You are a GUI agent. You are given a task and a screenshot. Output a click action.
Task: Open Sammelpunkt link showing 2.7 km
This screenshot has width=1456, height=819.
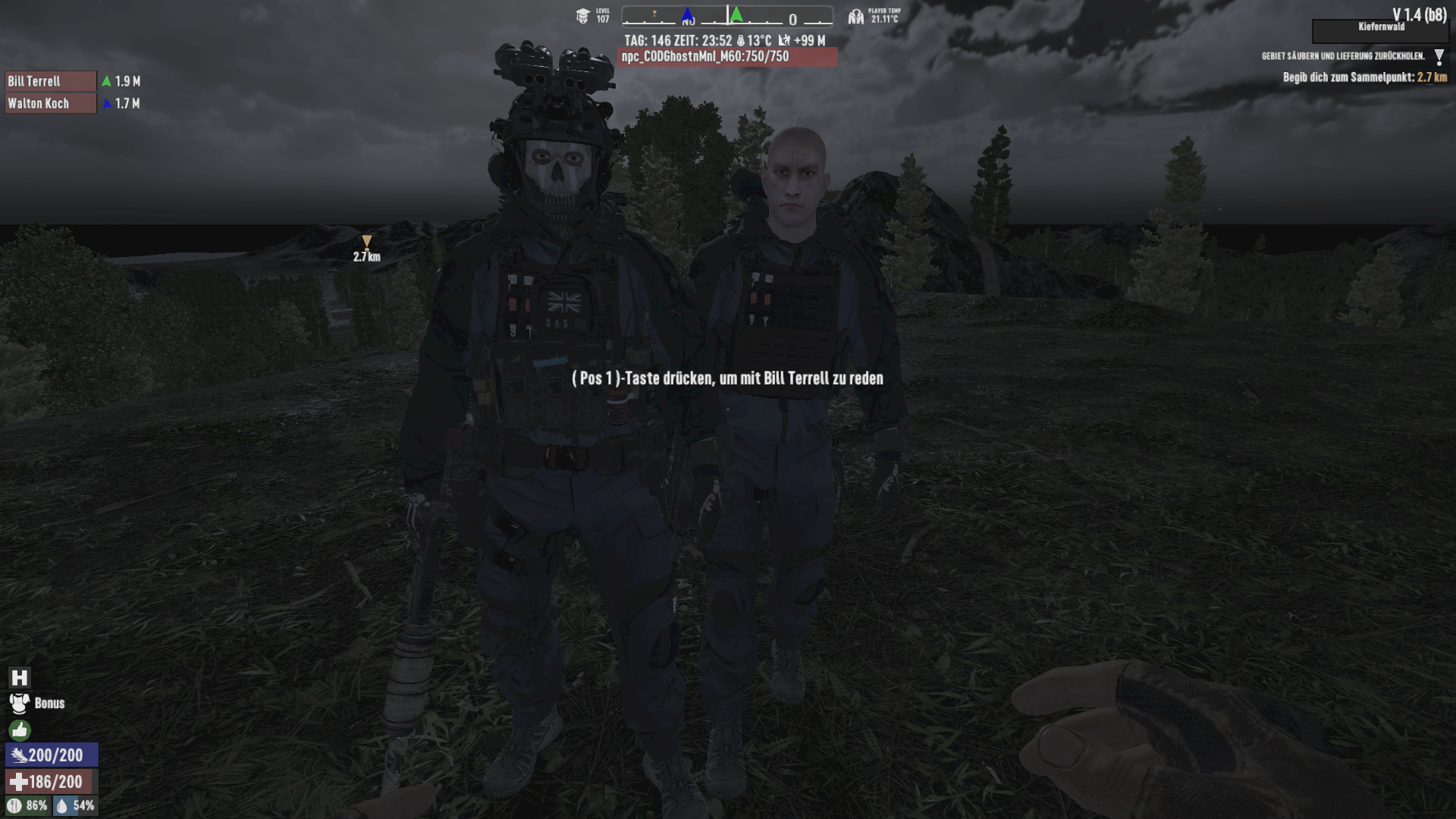1429,77
